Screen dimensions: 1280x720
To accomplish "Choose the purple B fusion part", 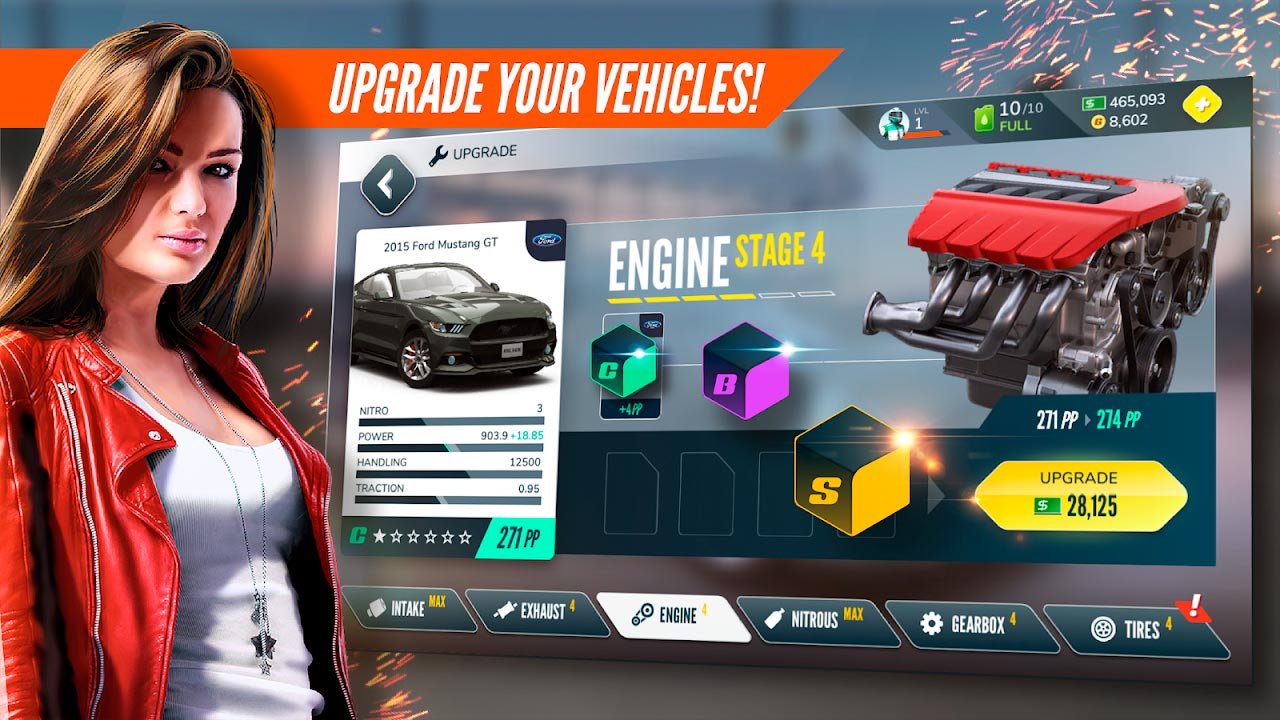I will 745,371.
